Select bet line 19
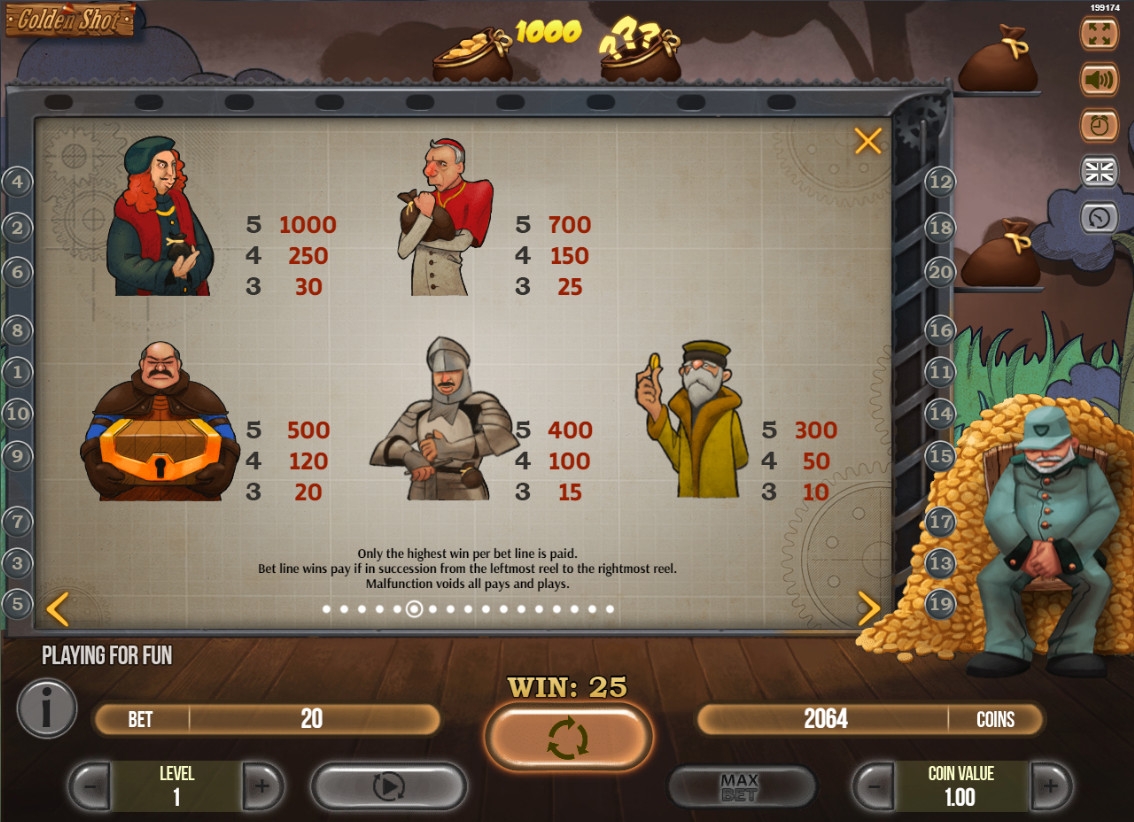 (x=940, y=603)
